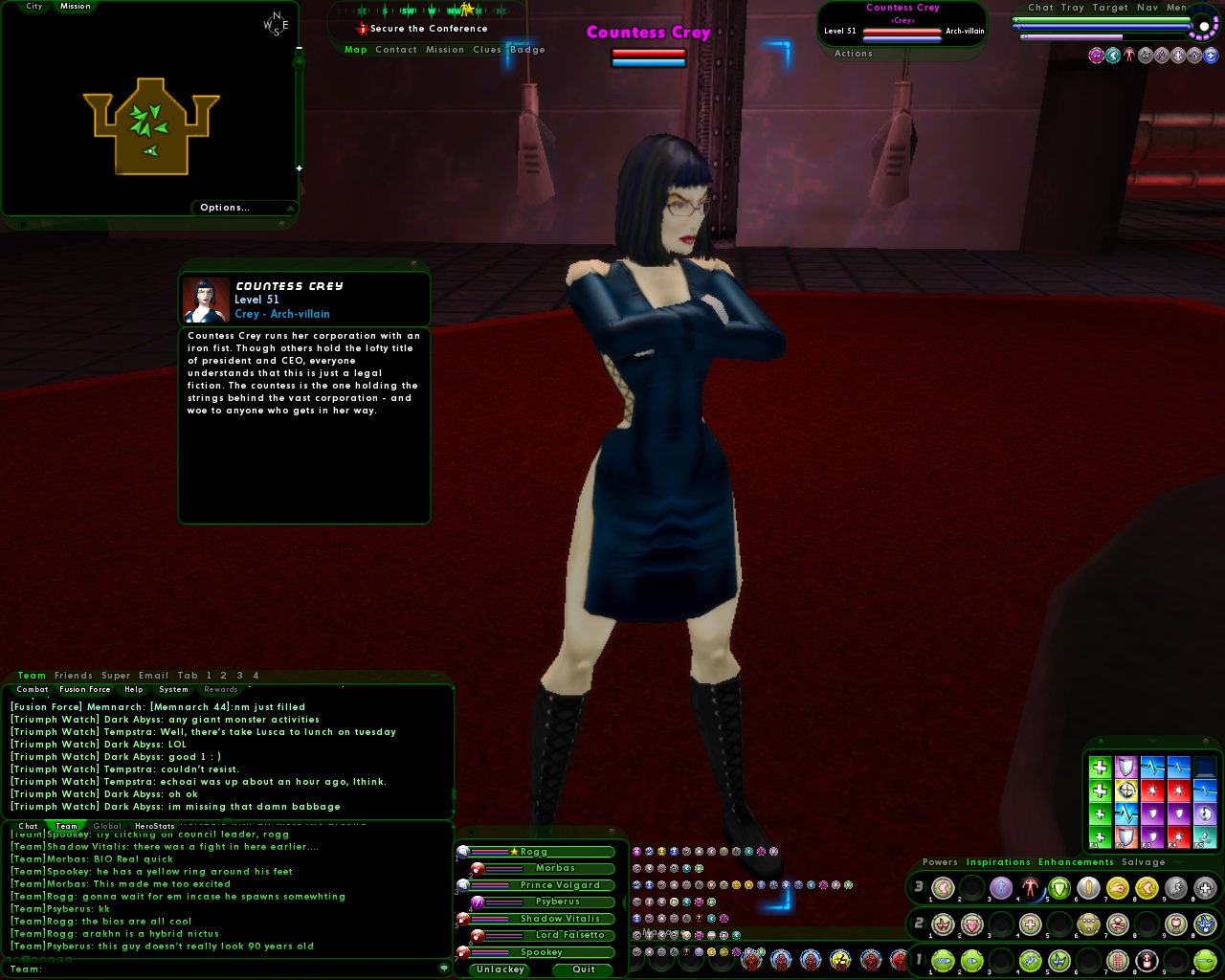Click the Secure the Conference mission icon

[x=362, y=28]
